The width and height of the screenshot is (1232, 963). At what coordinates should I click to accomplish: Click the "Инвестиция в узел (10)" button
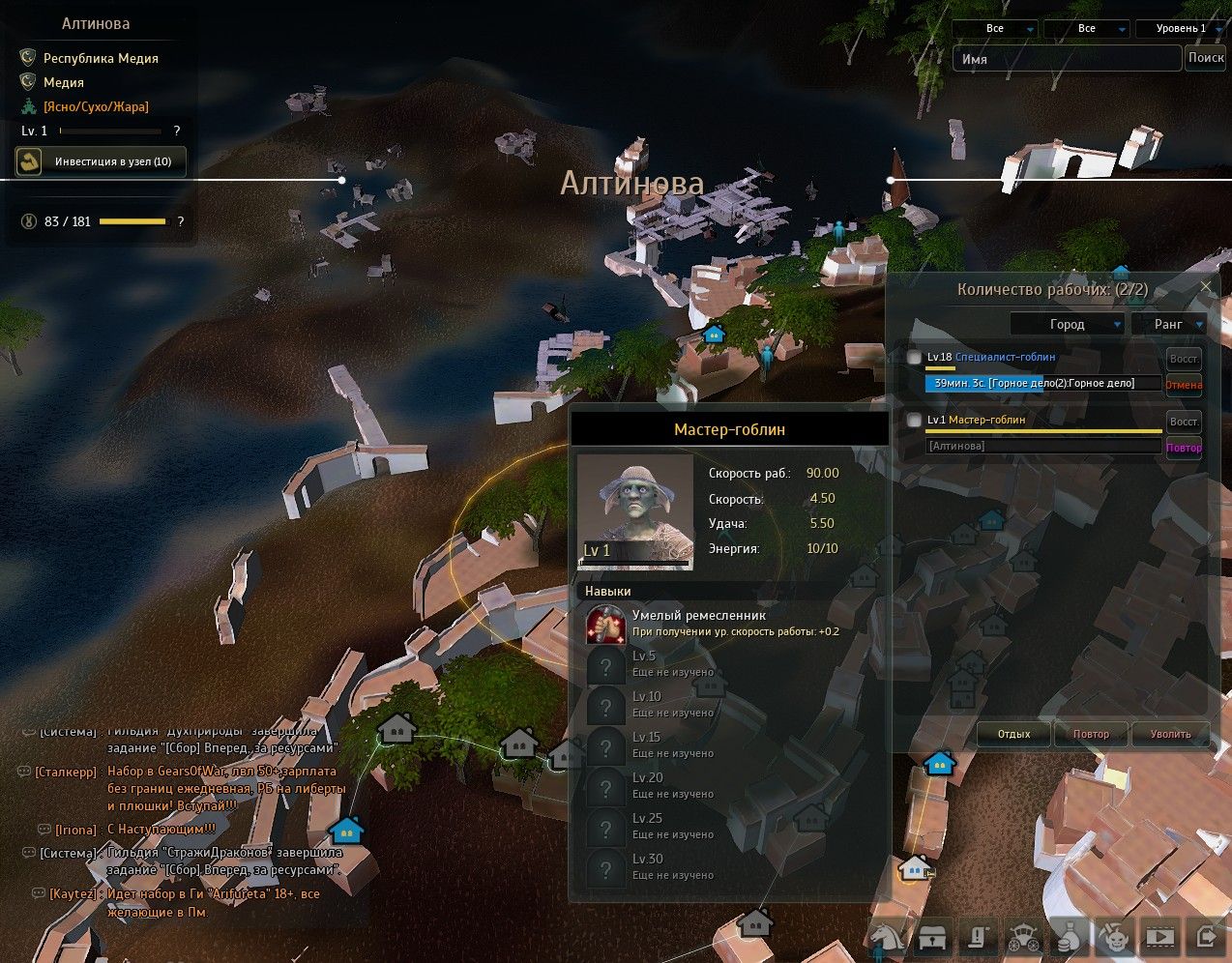tap(101, 161)
